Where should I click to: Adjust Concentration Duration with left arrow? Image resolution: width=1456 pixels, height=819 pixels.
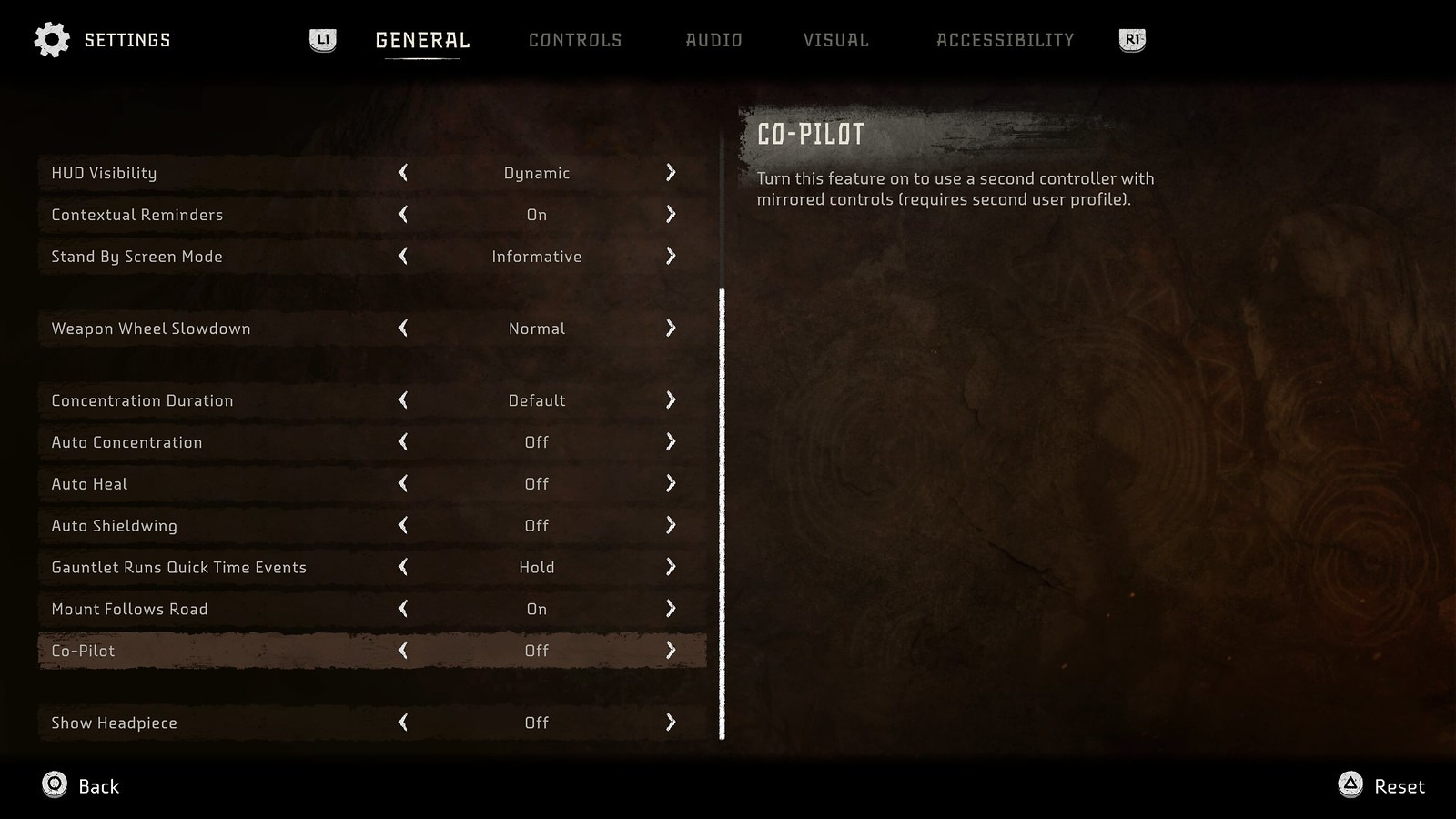[403, 400]
